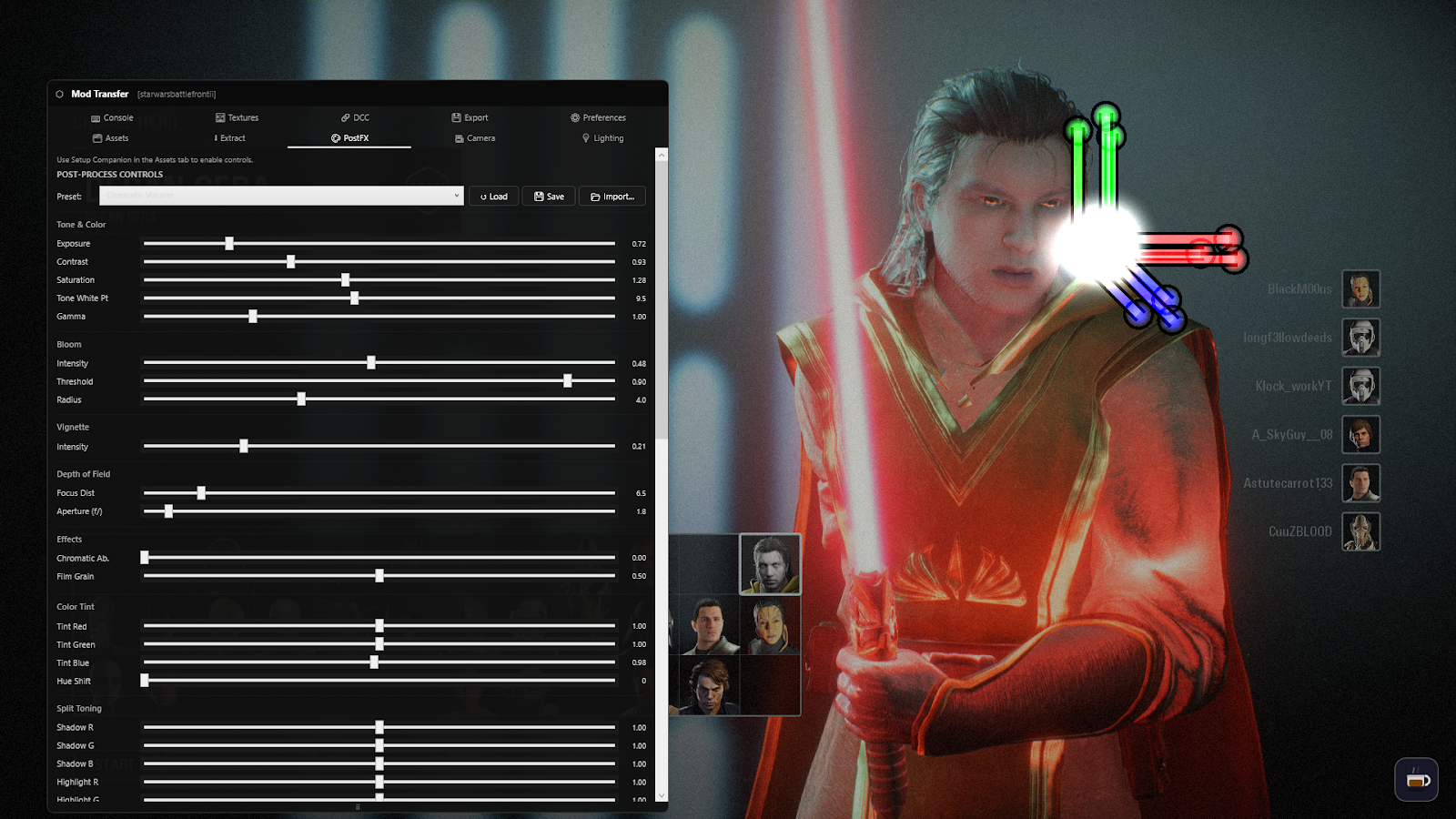
Task: Click the Exposure slider handle
Action: 228,243
